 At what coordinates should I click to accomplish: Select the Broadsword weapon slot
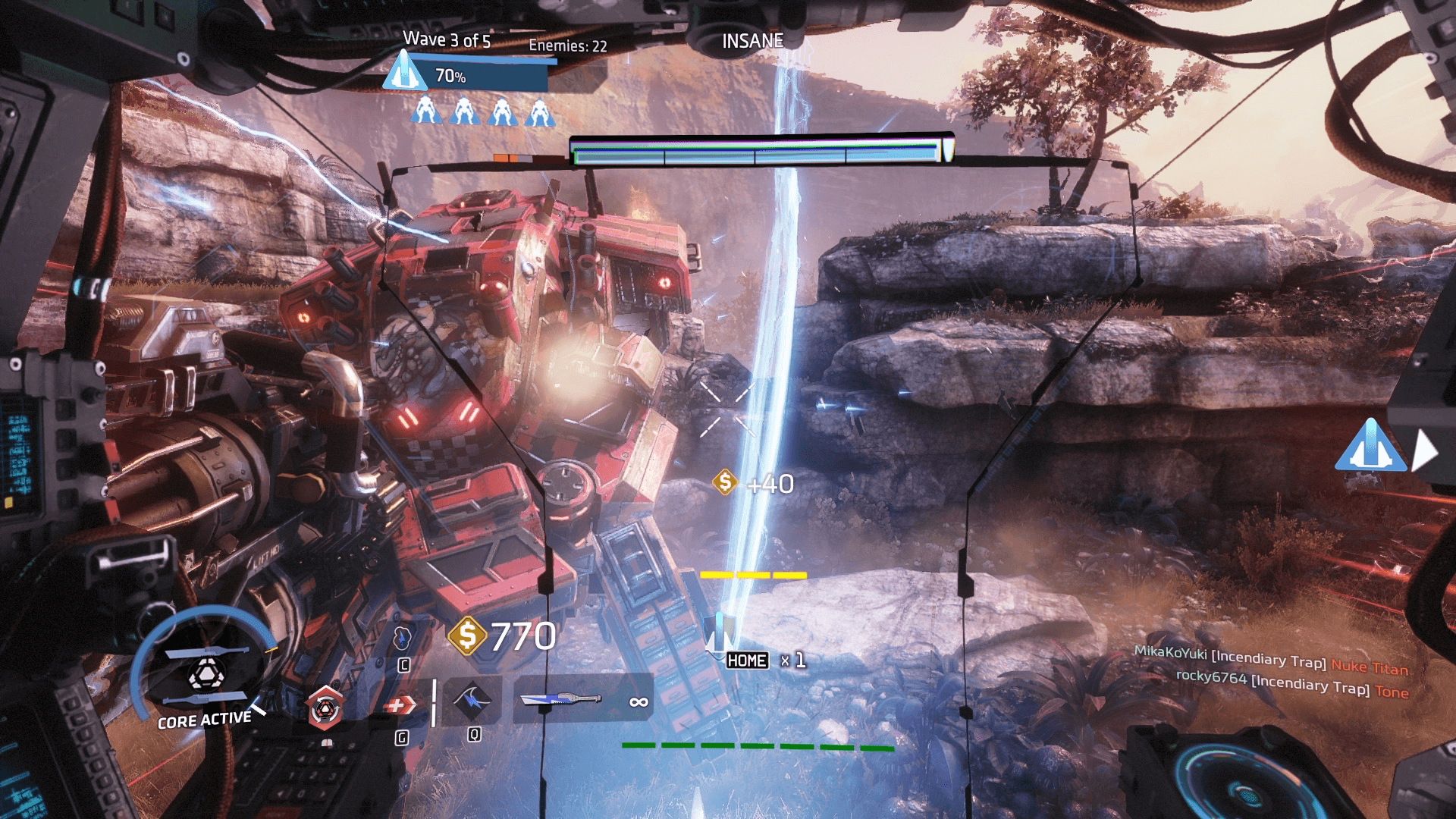tap(561, 699)
